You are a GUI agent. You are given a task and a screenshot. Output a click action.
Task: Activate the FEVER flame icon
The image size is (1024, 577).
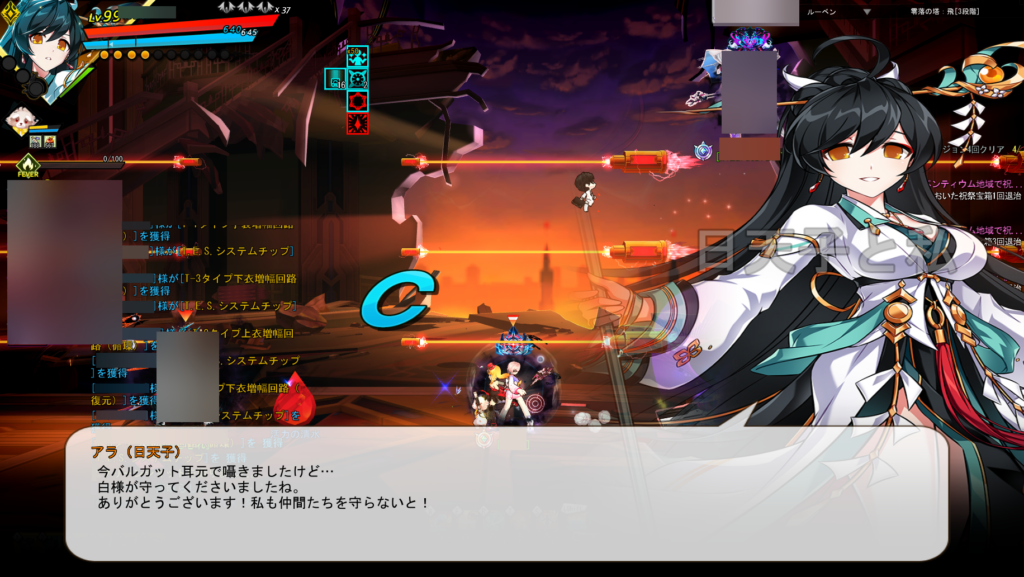click(28, 163)
